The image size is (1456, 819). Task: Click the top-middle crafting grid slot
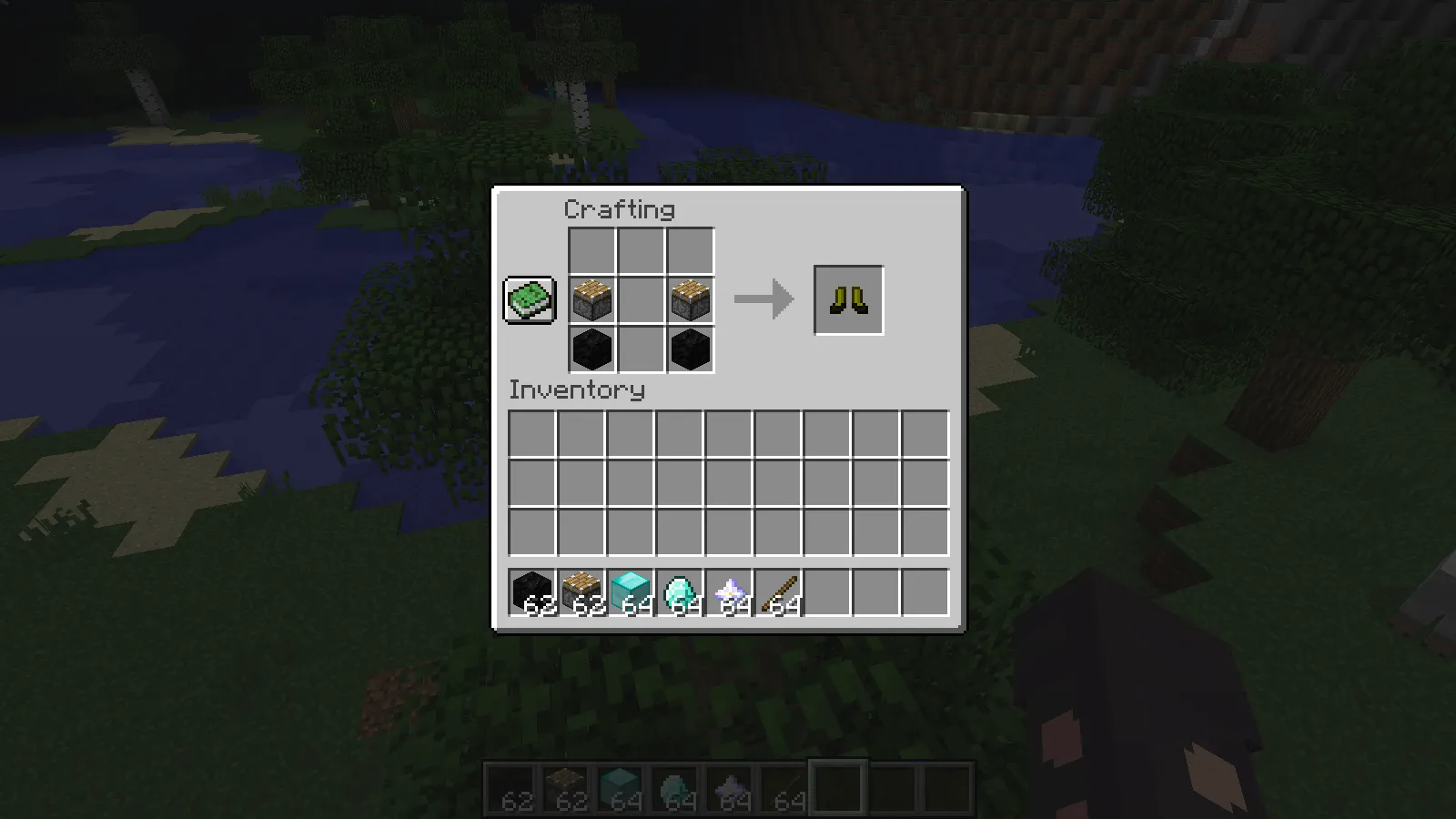[641, 249]
